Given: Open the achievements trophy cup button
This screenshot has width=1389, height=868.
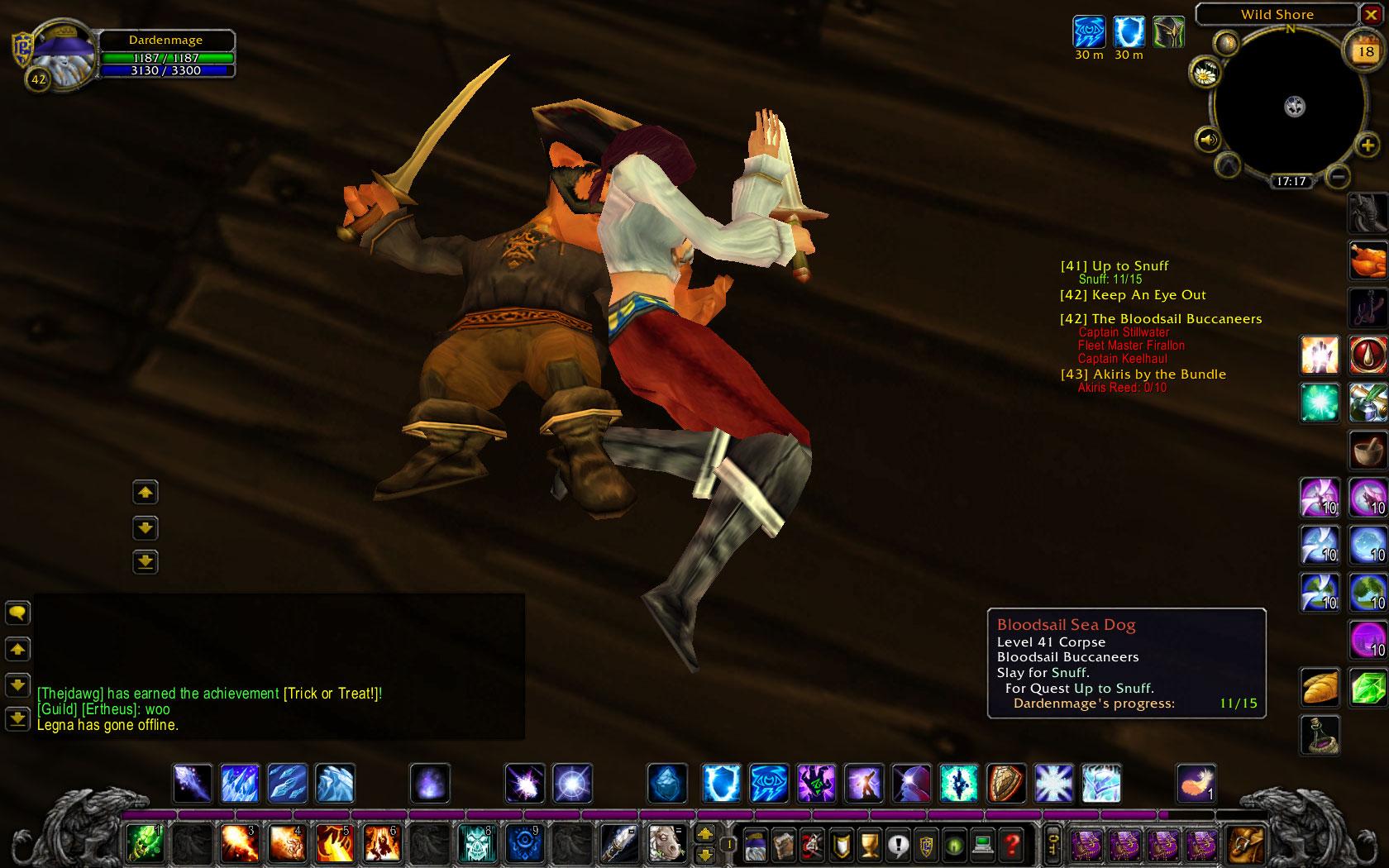Looking at the screenshot, I should coord(869,845).
